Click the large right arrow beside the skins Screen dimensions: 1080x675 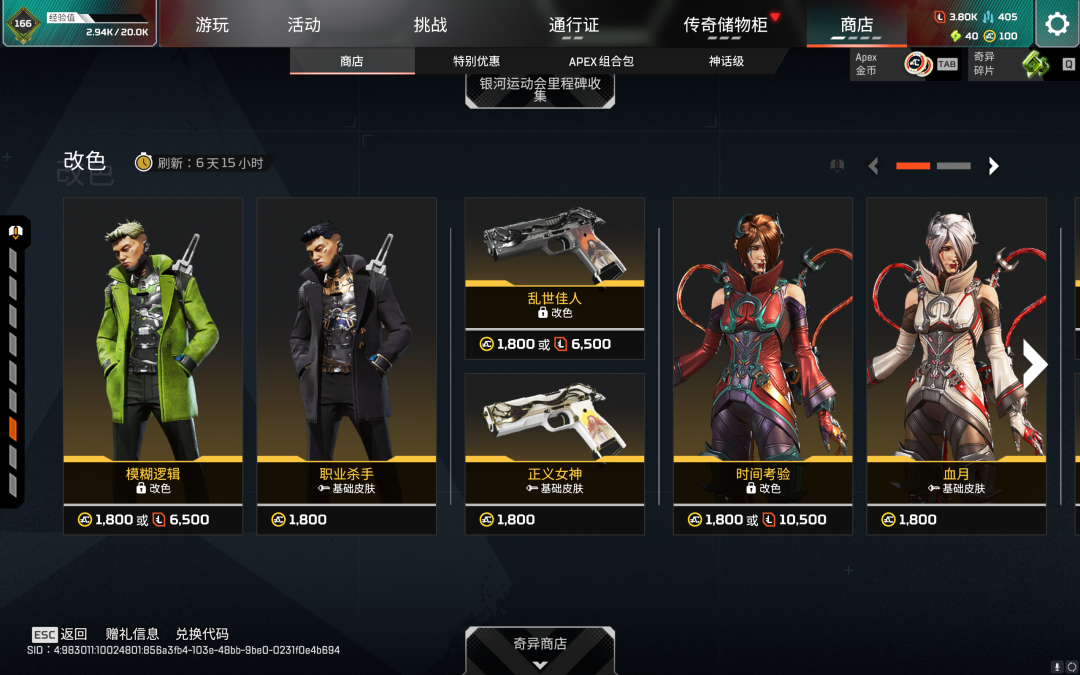coord(1034,365)
